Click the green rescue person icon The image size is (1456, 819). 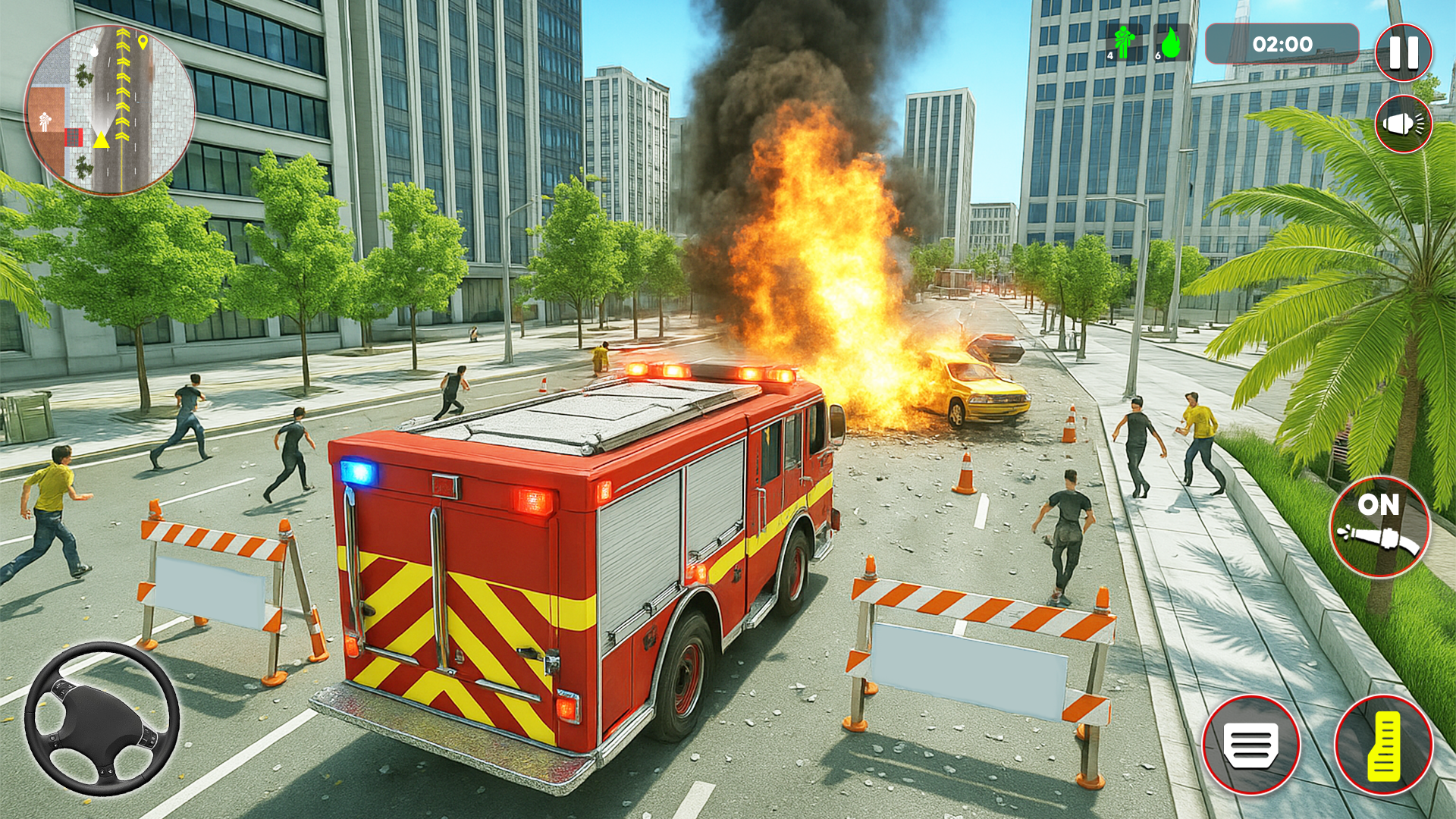(1123, 43)
